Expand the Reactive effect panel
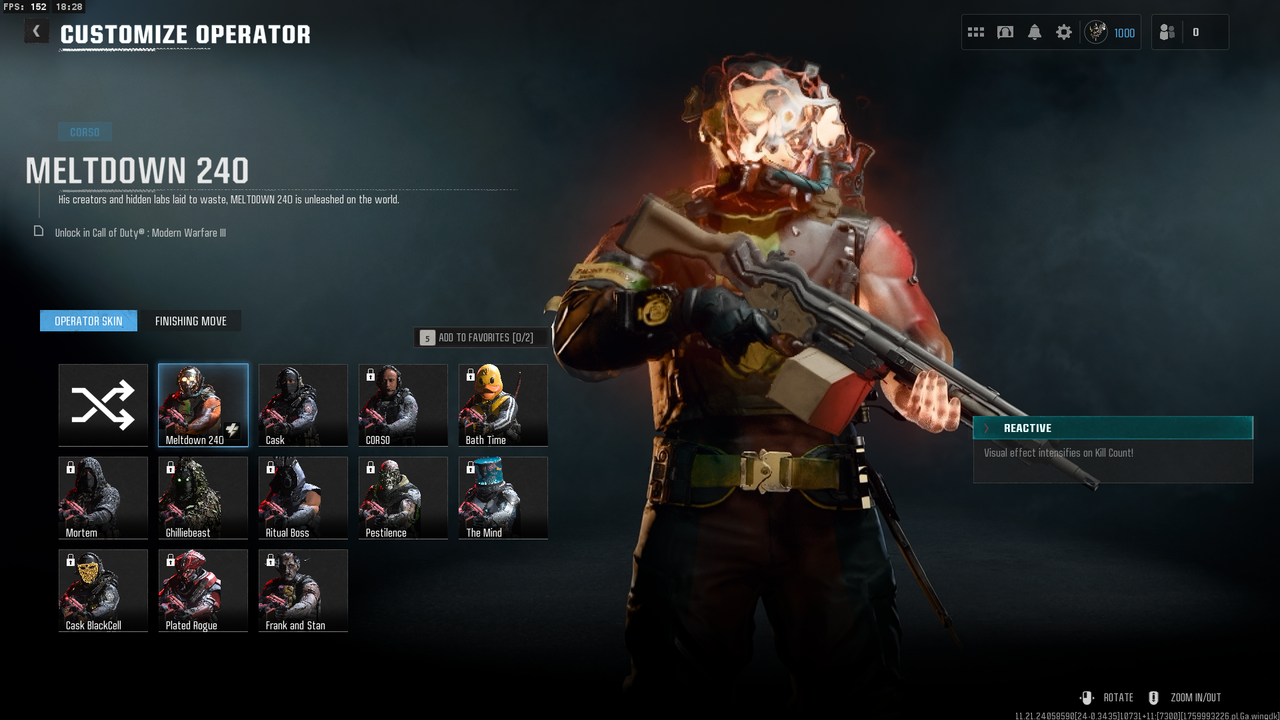Viewport: 1280px width, 720px height. coord(1112,428)
